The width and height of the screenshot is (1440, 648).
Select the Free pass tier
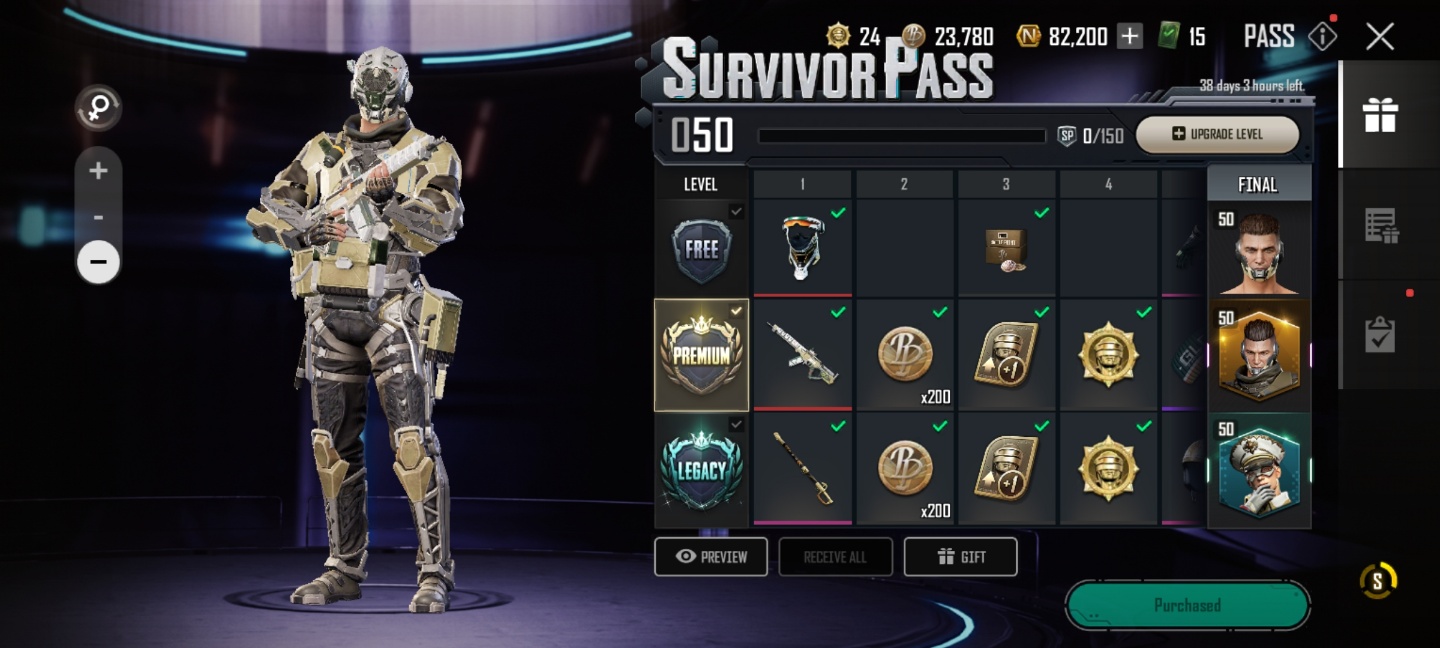point(701,248)
